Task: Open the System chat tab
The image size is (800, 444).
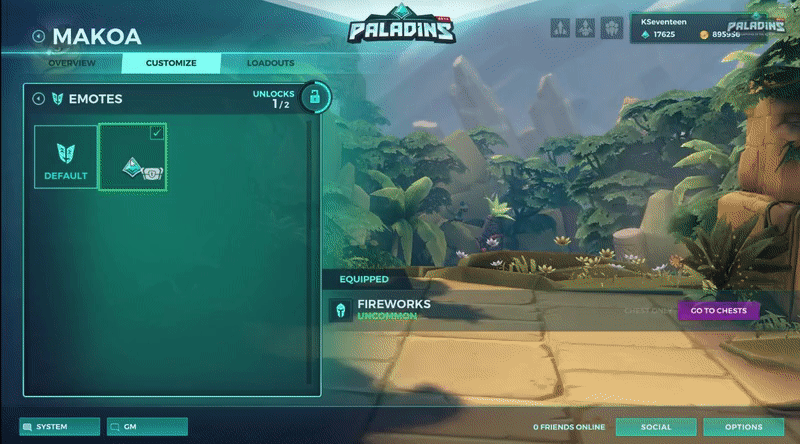Action: (59, 427)
